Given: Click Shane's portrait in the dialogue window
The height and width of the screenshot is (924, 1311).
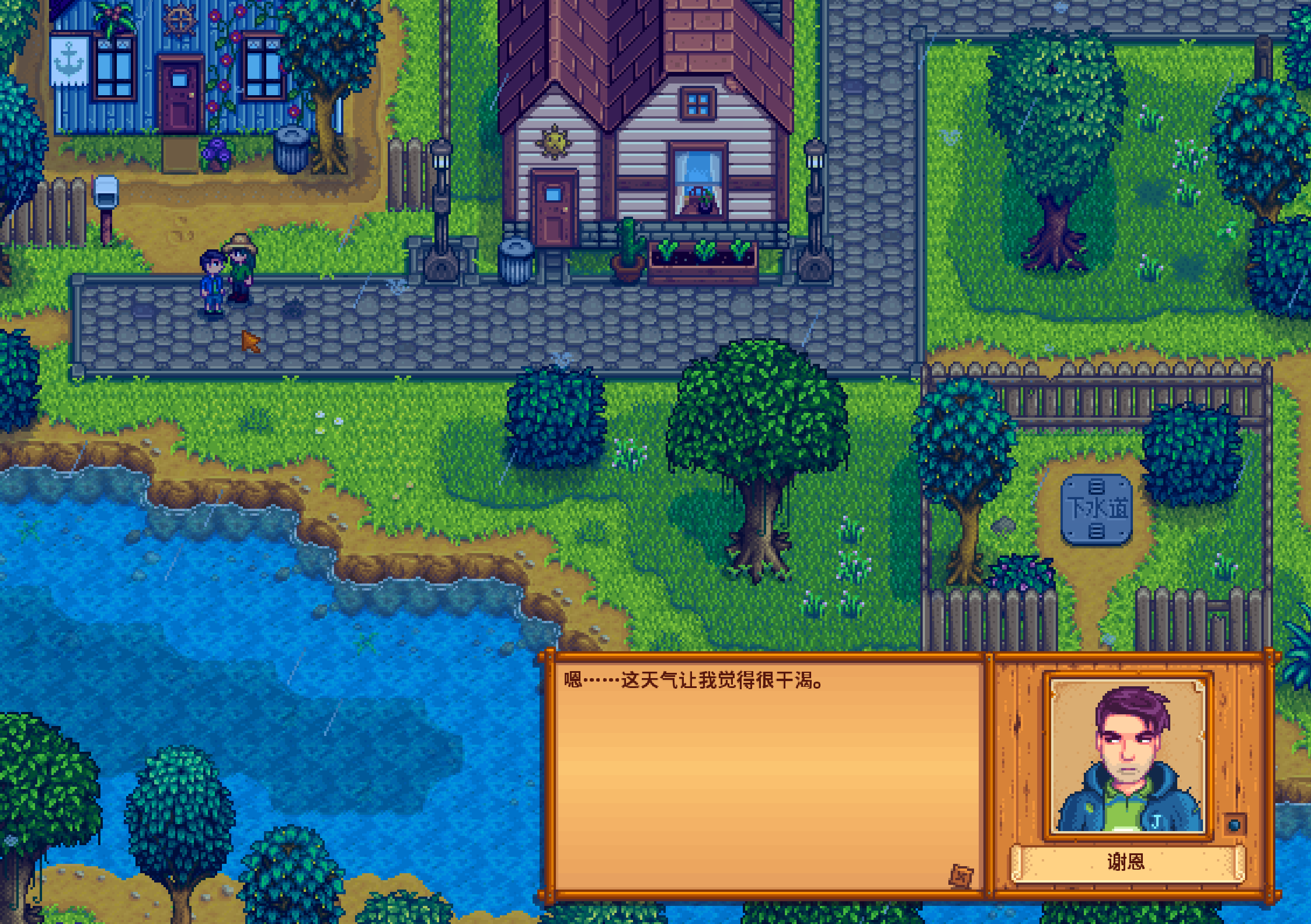Looking at the screenshot, I should [x=1127, y=756].
